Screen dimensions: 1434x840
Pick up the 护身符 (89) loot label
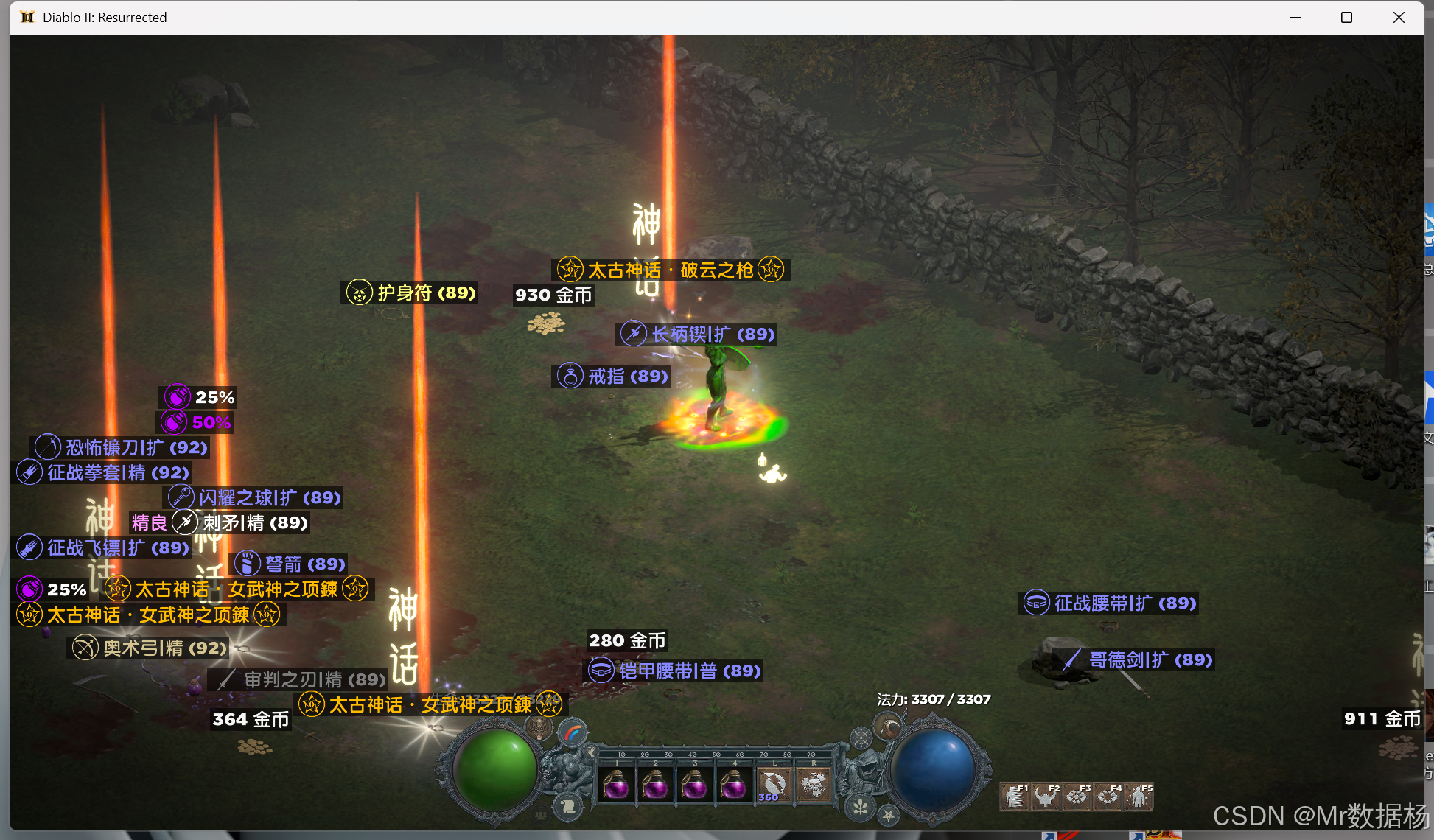coord(412,293)
